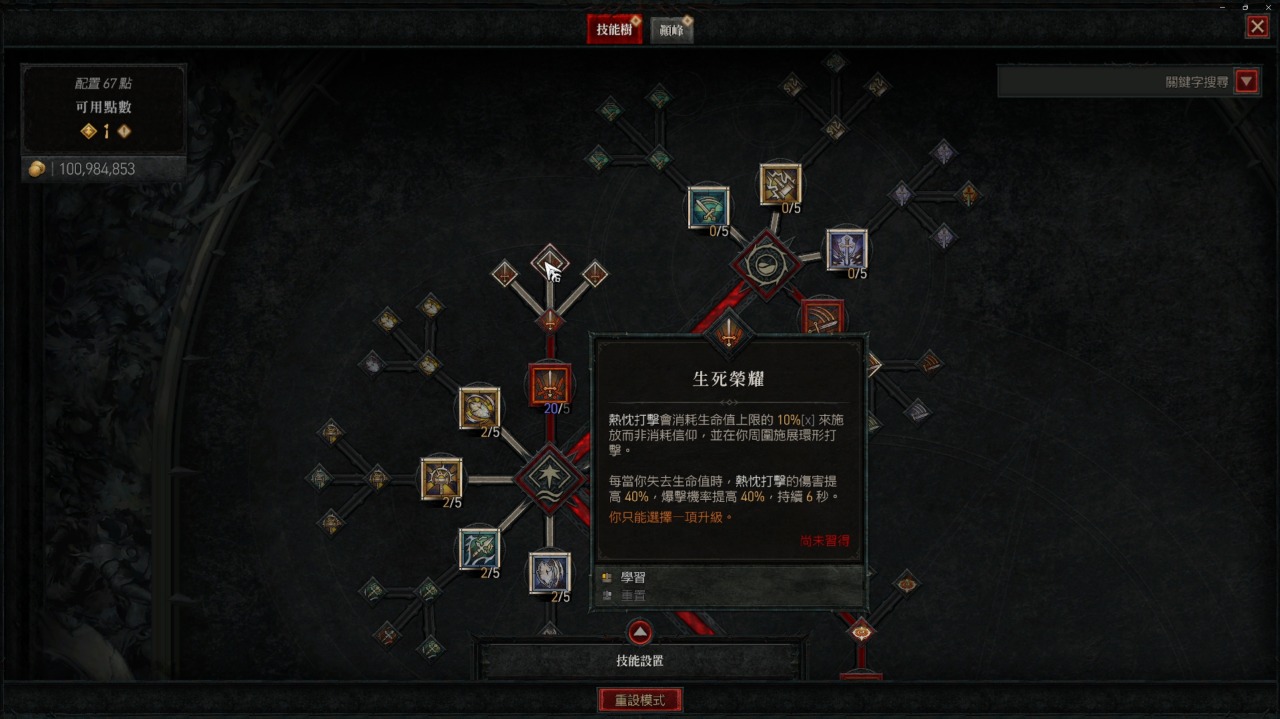The height and width of the screenshot is (719, 1280).
Task: Select the red sword skill node showing 20/5
Action: tap(549, 385)
